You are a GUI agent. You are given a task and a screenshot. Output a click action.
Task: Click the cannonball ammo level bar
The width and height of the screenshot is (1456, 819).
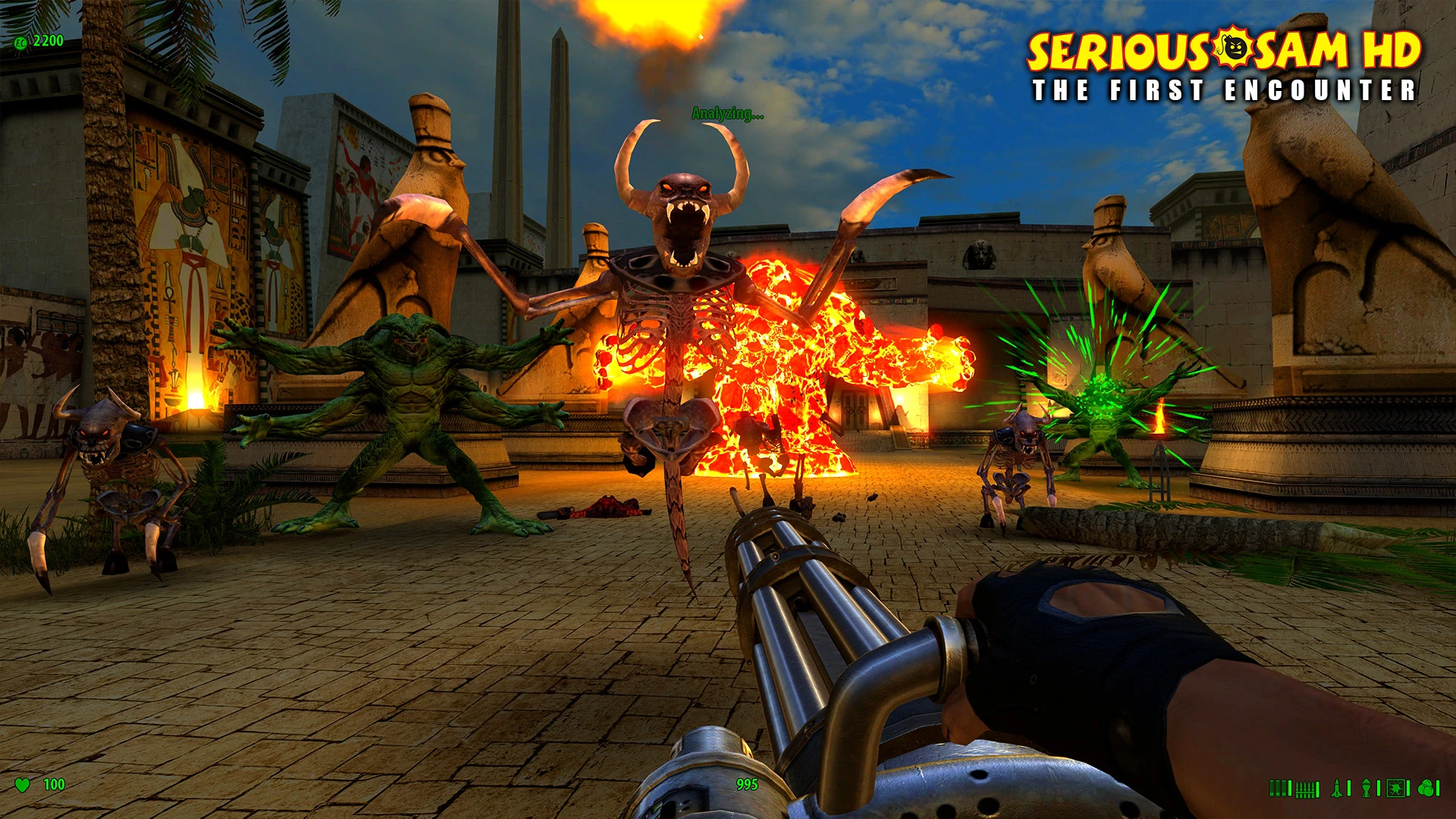1437,789
